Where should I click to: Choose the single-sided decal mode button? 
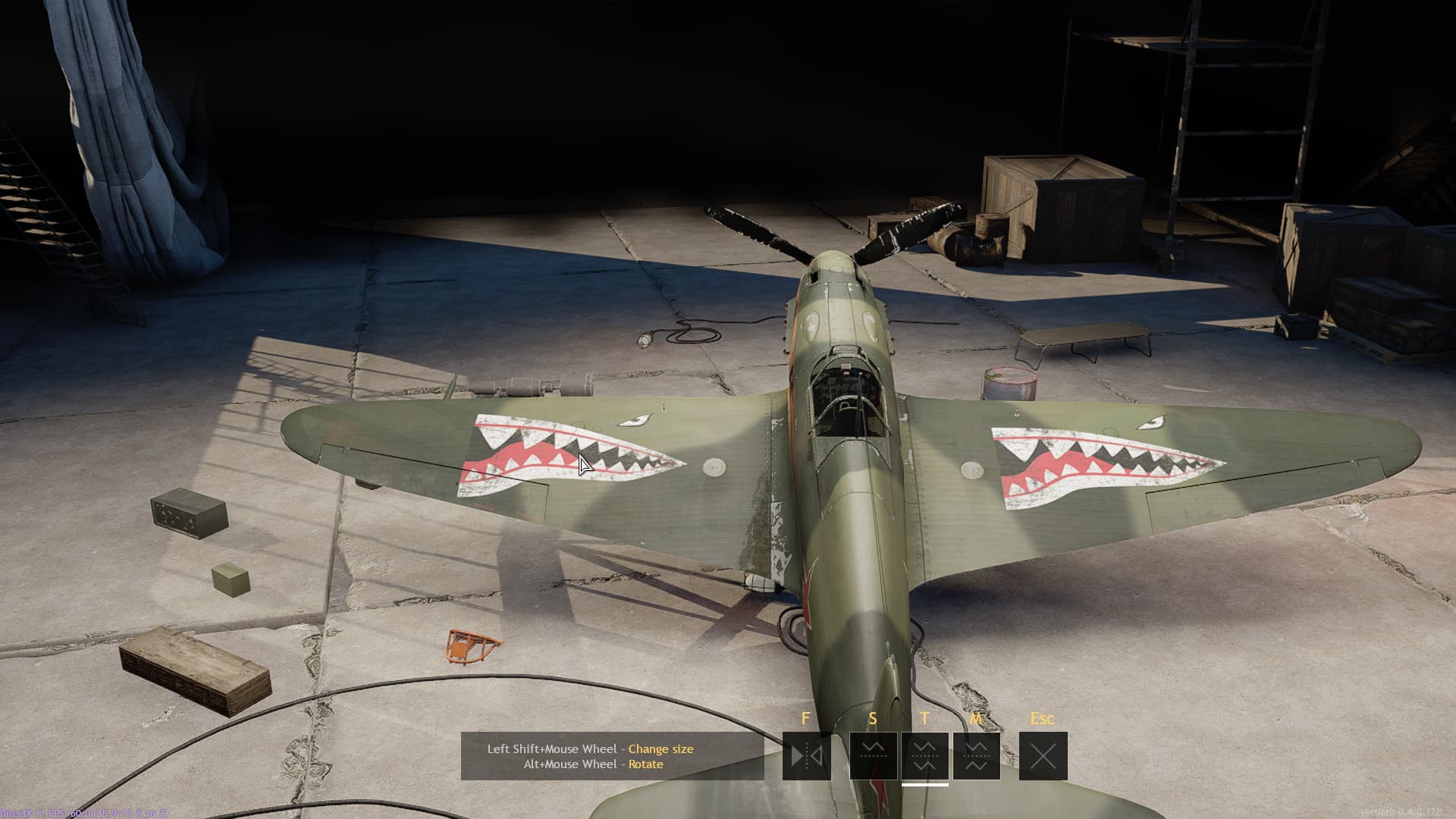[x=873, y=755]
